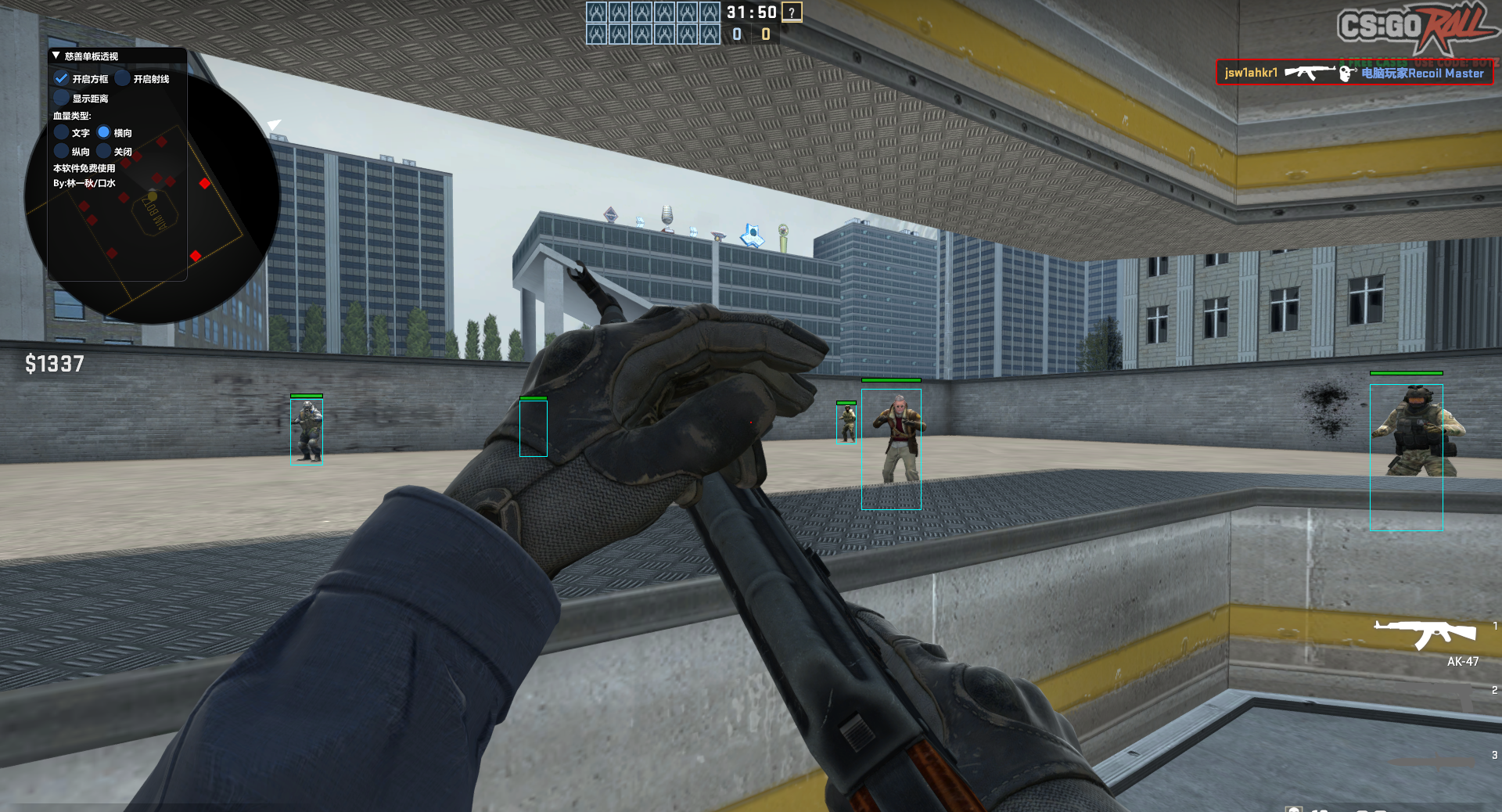Uncheck the 开启方框 checkbox
Screen dimensions: 1502x812
coord(63,78)
